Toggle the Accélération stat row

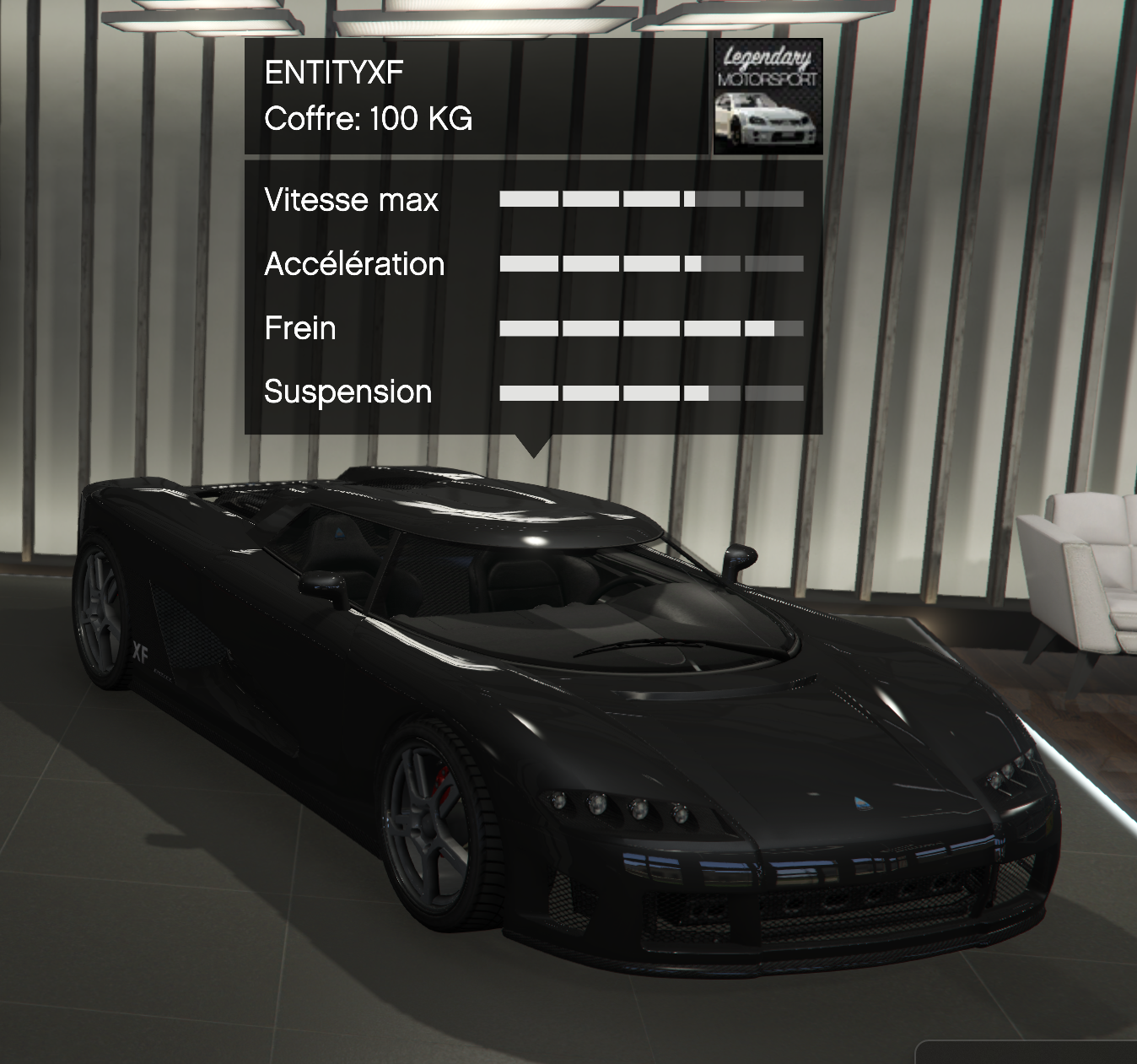(651, 263)
